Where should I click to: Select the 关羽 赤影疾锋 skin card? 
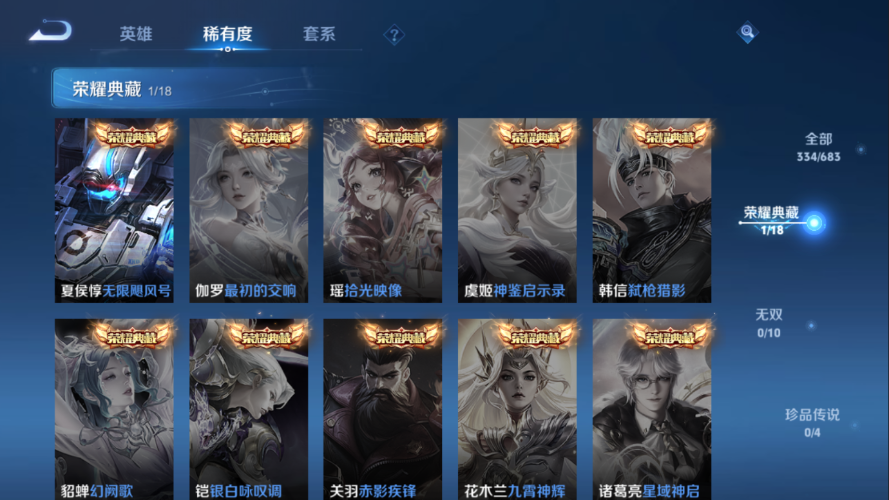coord(382,410)
